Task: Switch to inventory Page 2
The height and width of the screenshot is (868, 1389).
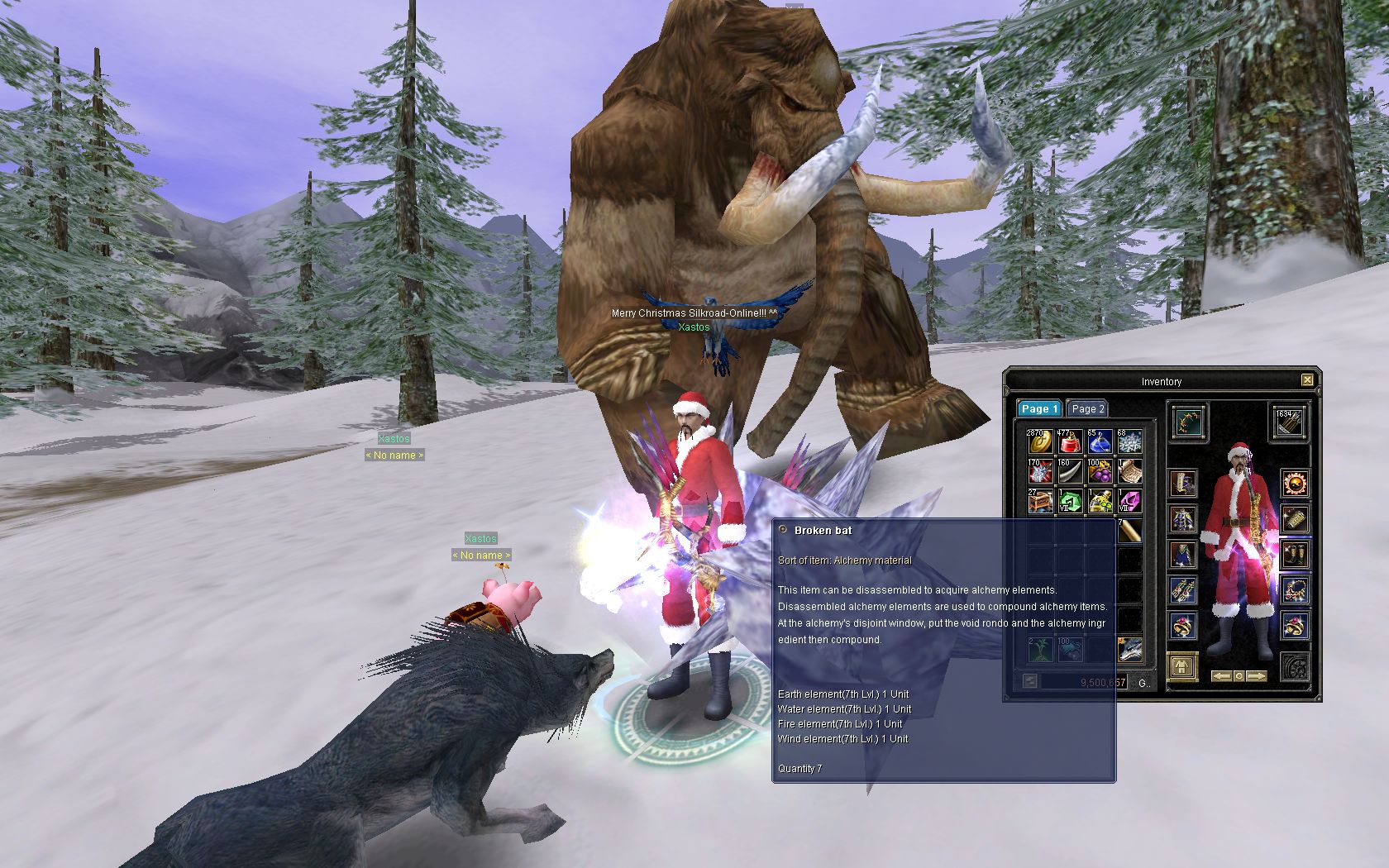Action: (x=1087, y=408)
